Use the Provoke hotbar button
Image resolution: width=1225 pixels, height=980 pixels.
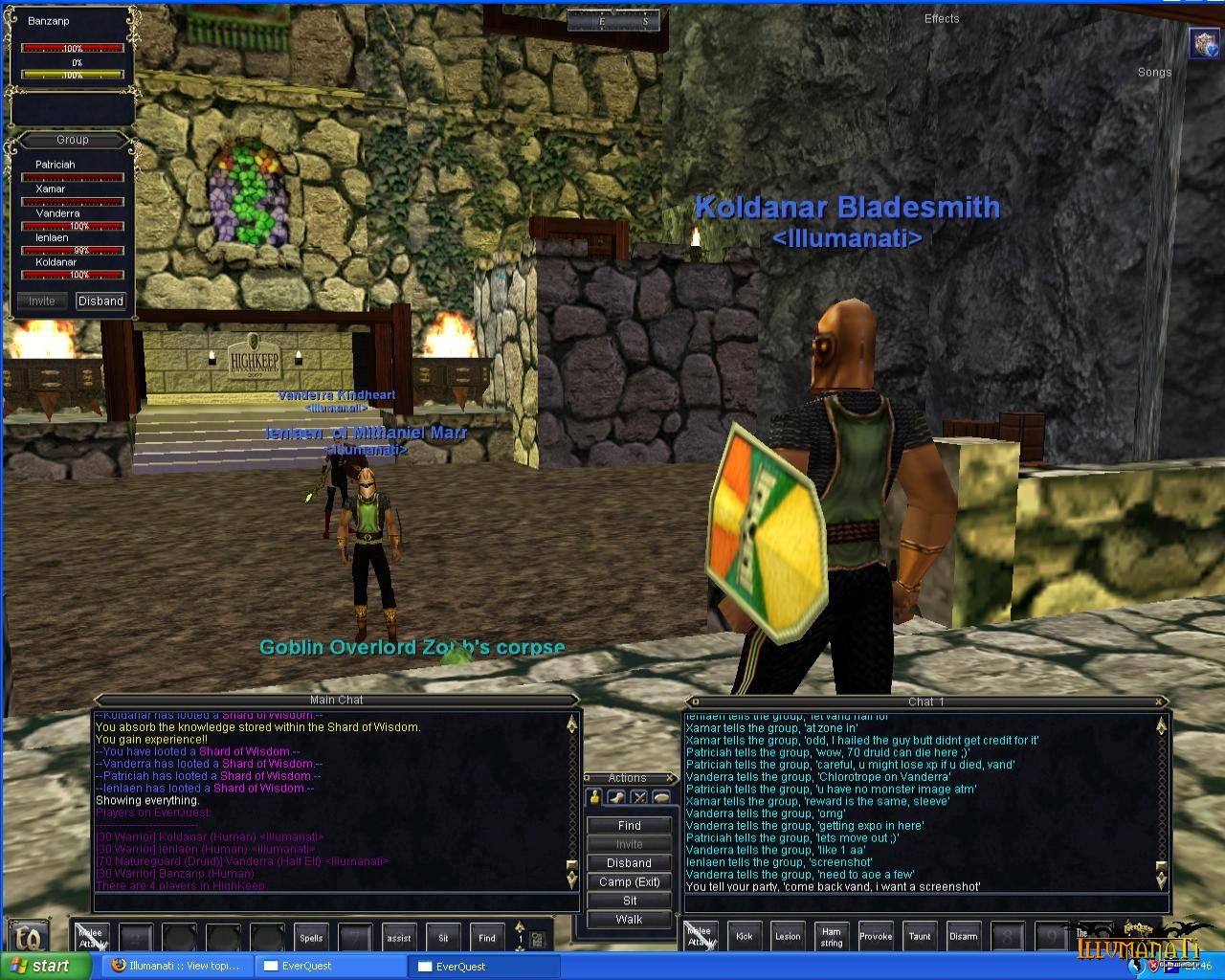(876, 937)
